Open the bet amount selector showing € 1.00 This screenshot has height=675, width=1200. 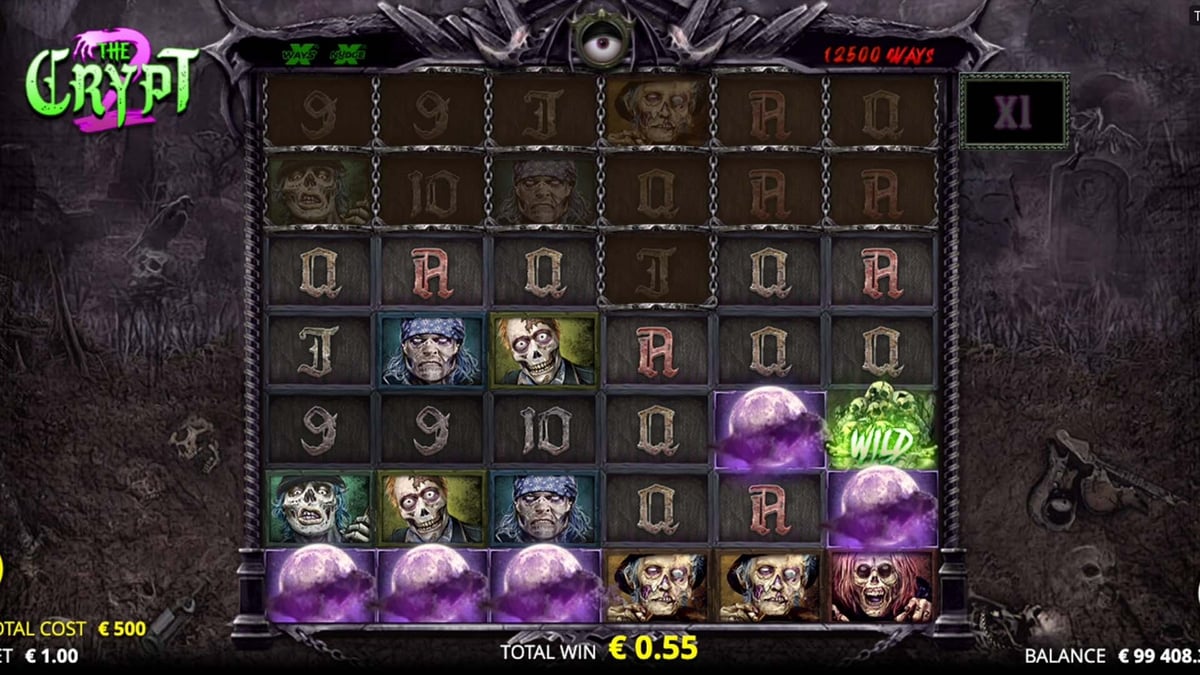click(x=50, y=656)
